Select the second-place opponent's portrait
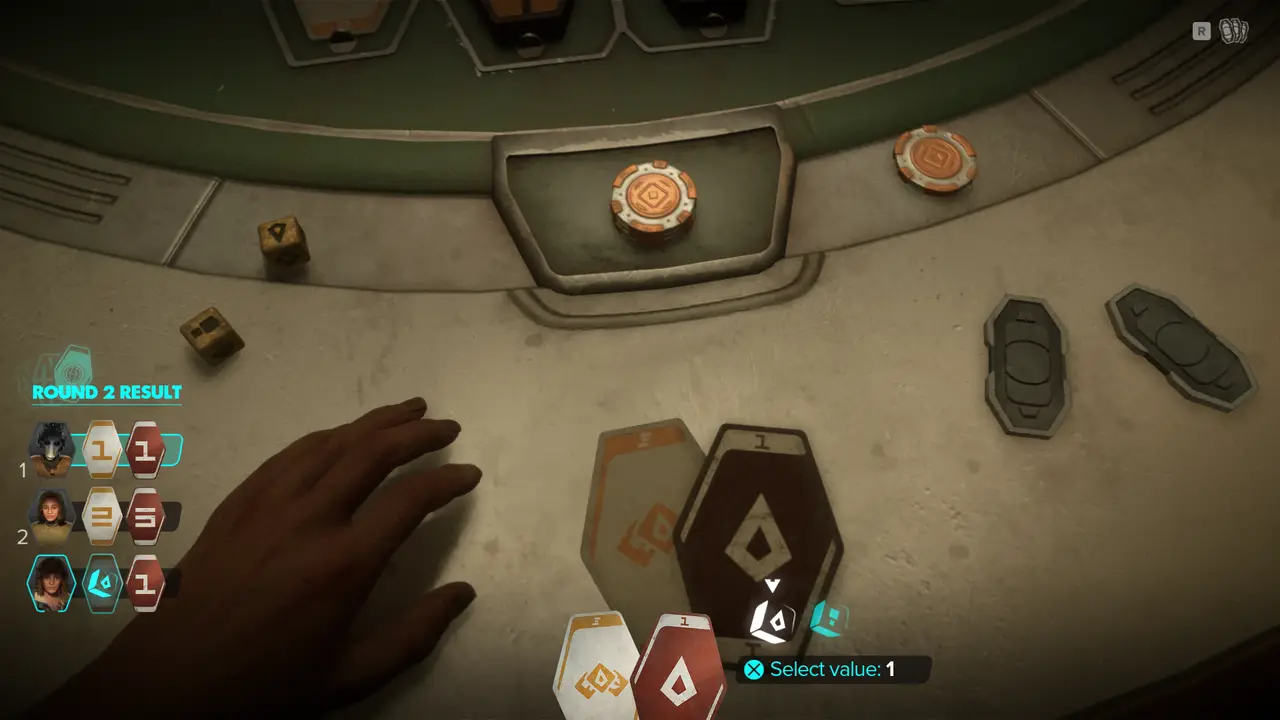Image resolution: width=1280 pixels, height=720 pixels. pos(52,516)
